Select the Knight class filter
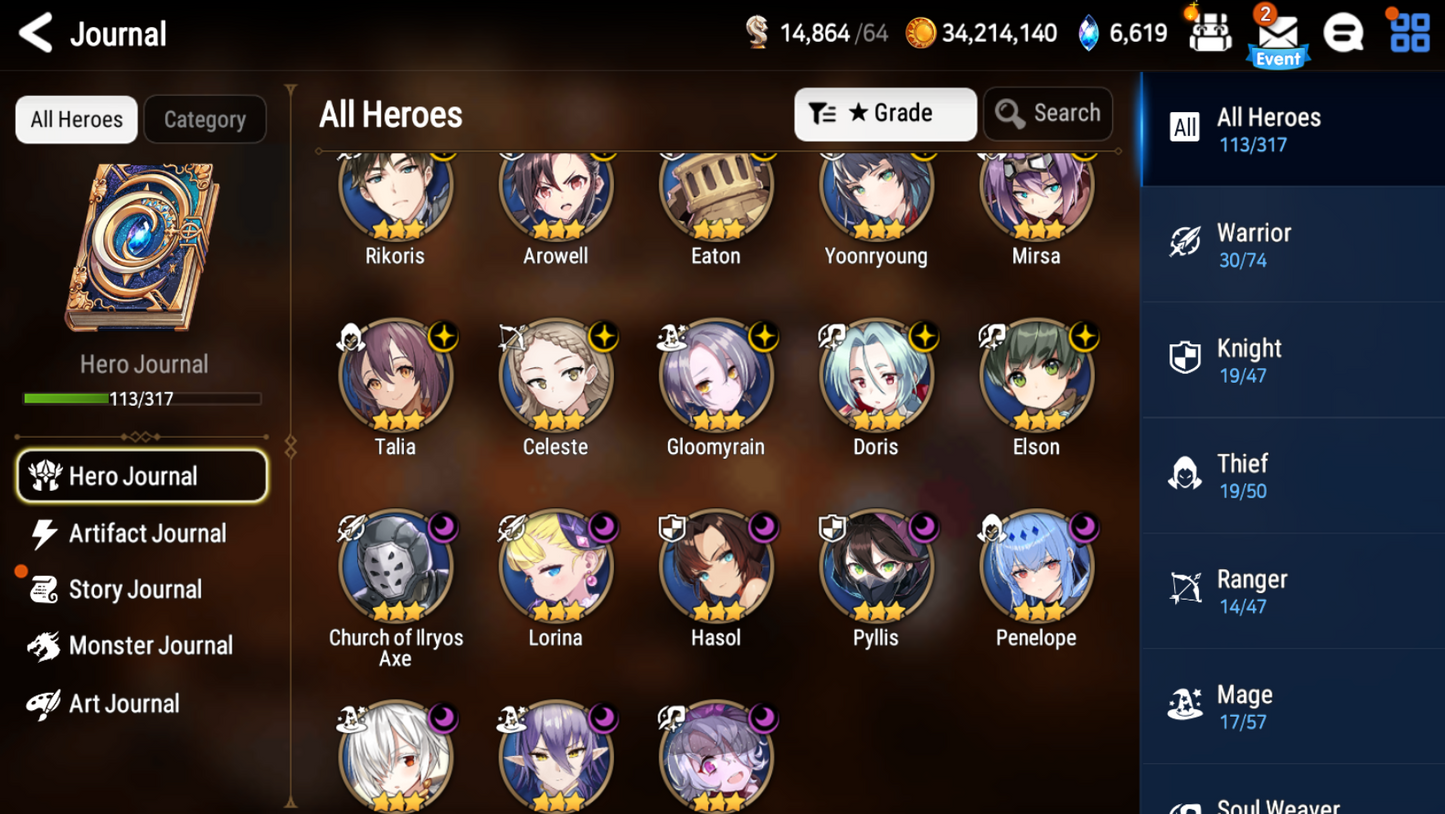The image size is (1445, 814). click(1291, 360)
